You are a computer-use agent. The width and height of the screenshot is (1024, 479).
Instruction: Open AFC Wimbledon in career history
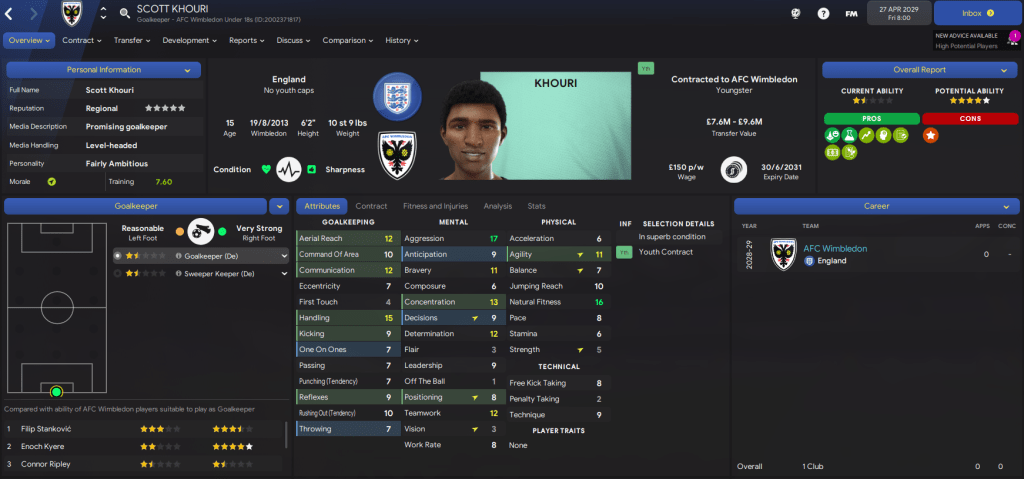(835, 248)
